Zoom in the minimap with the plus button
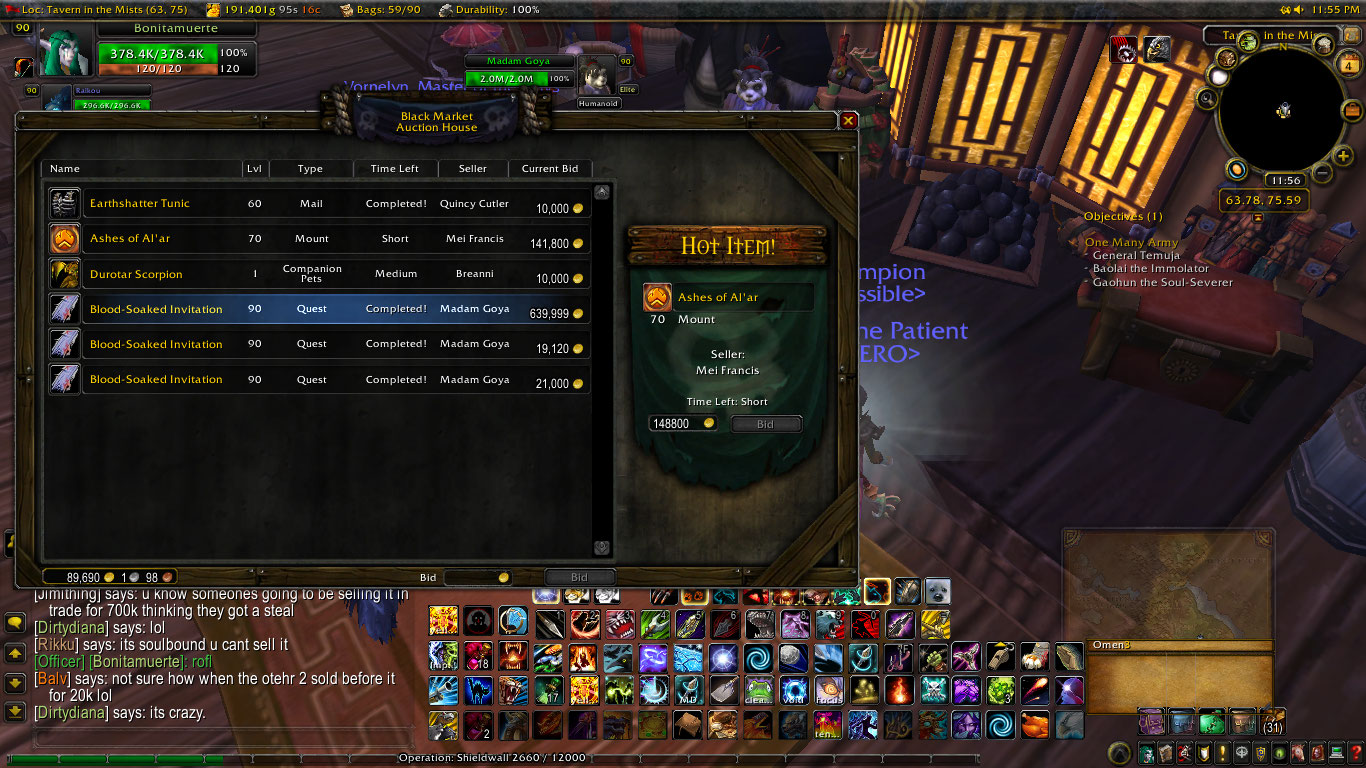Viewport: 1366px width, 768px height. point(1342,157)
